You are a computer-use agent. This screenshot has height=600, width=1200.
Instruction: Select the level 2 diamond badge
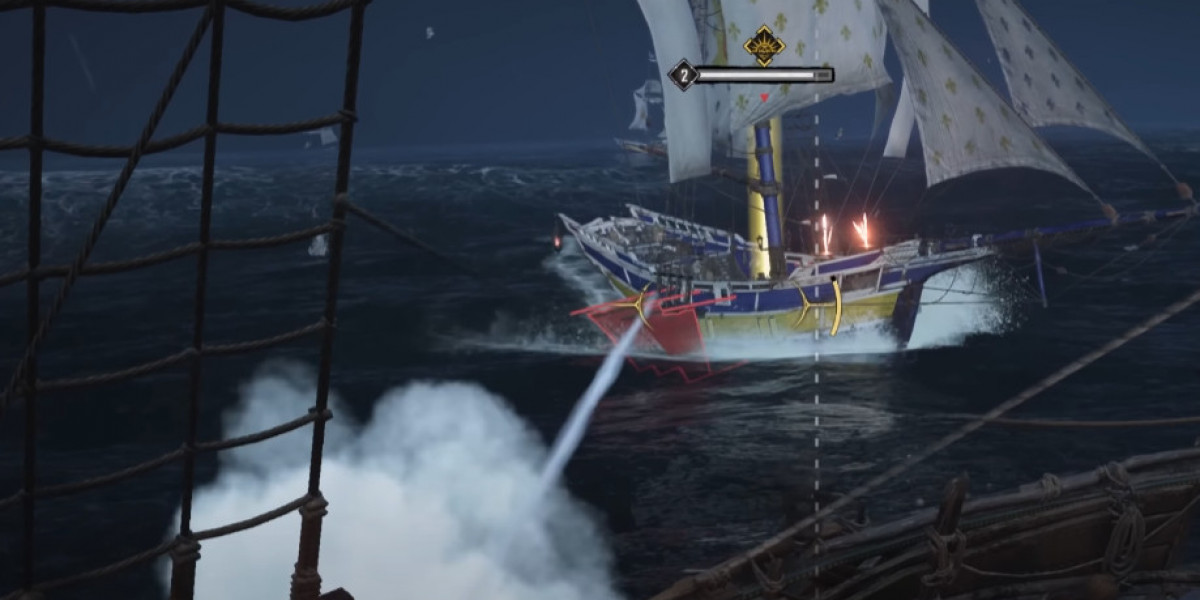tap(682, 75)
